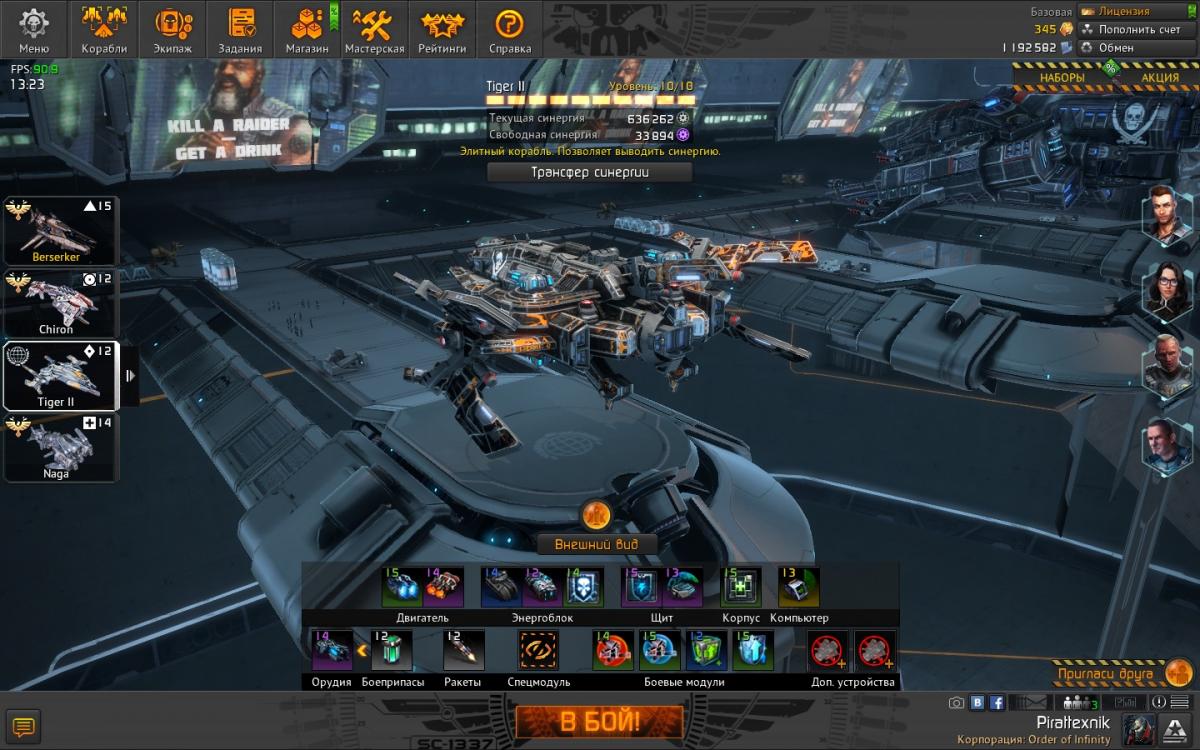
Task: Visit the Магазин shop
Action: [307, 29]
